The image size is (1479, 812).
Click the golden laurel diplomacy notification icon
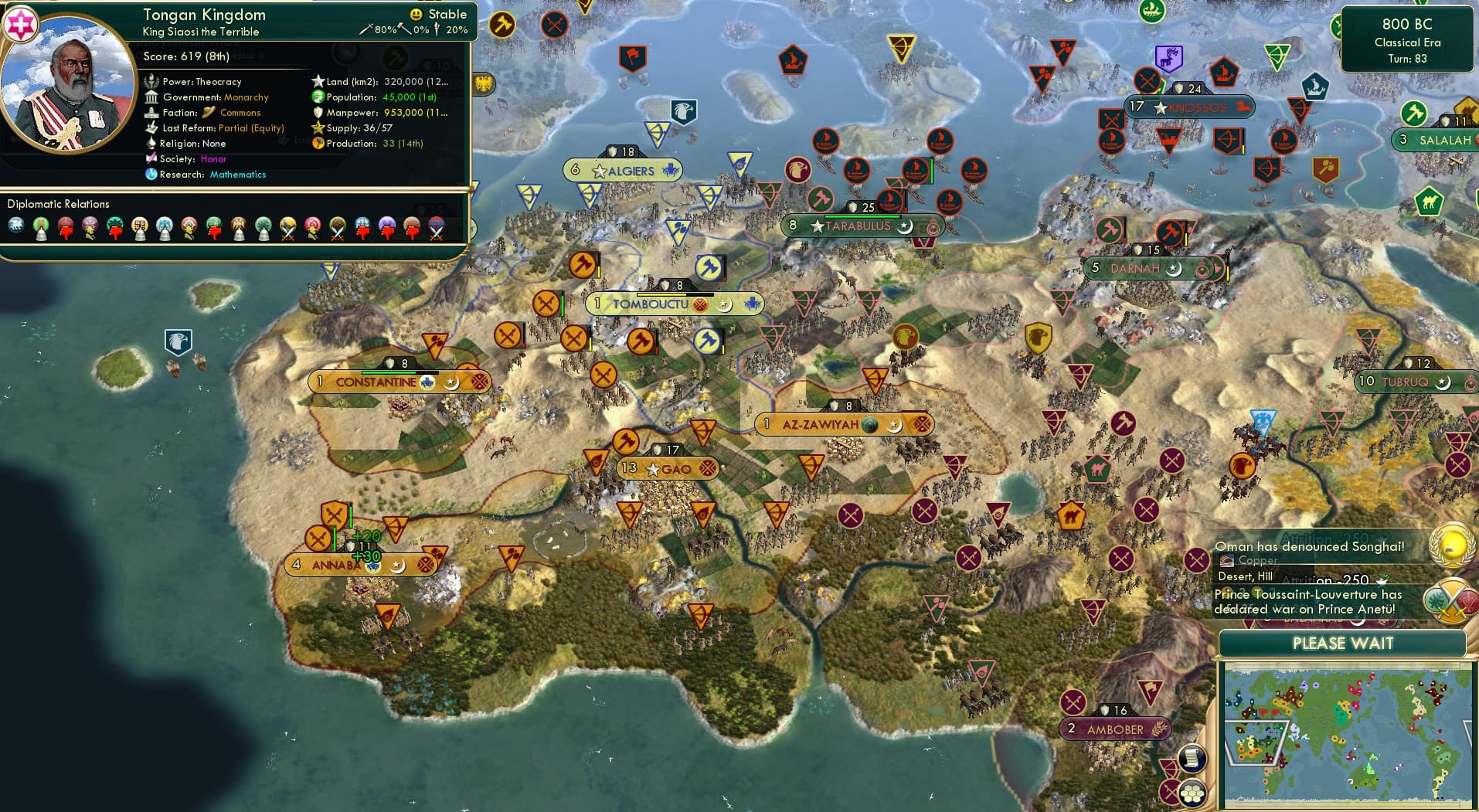click(x=1451, y=546)
